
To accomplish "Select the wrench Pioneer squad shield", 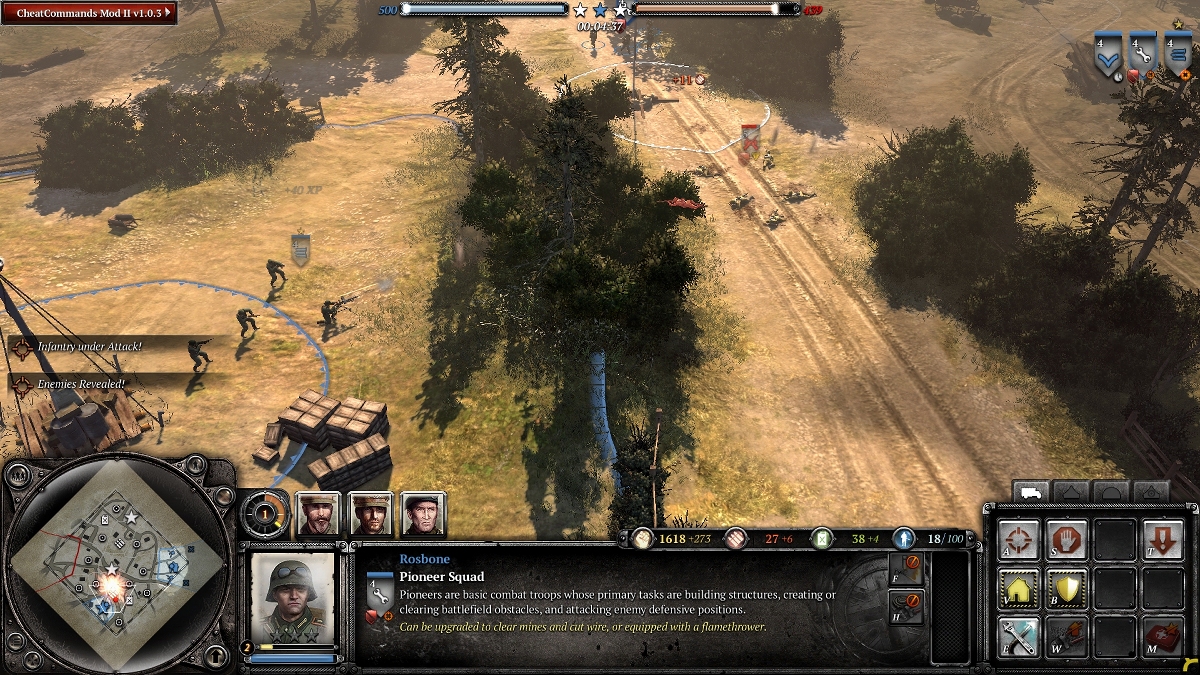I will click(x=1142, y=56).
